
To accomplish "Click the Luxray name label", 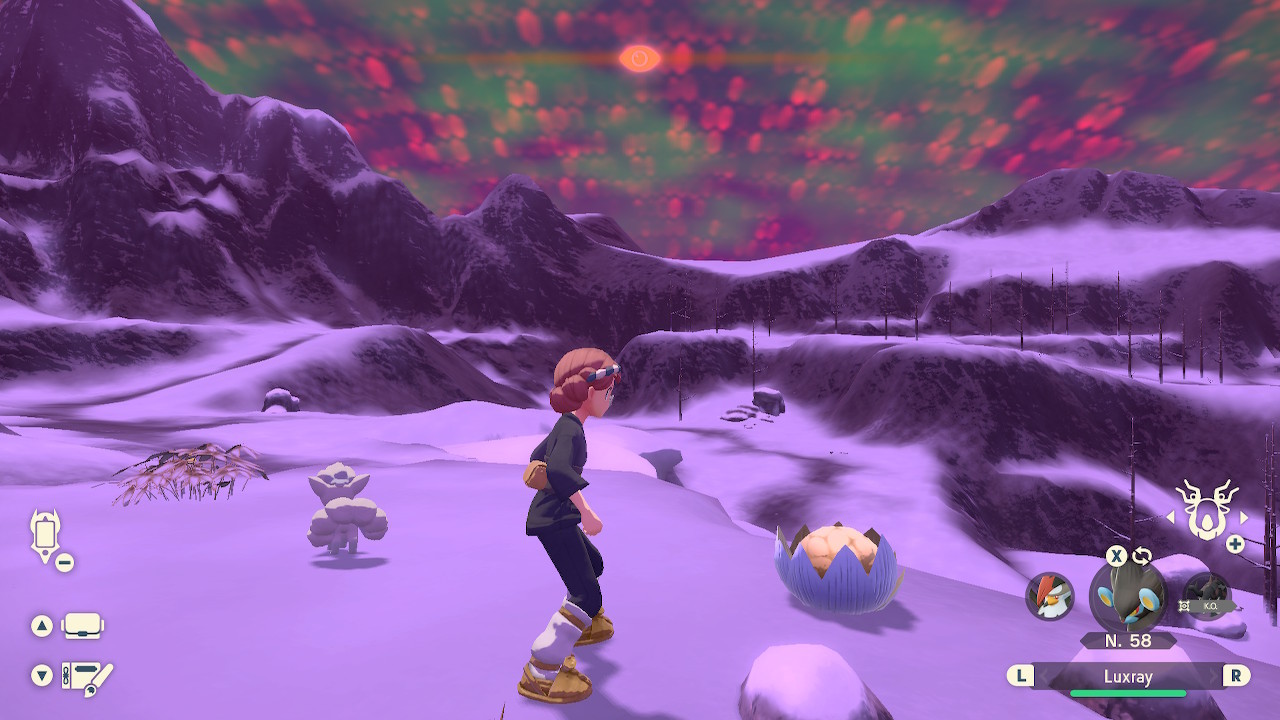I will pyautogui.click(x=1127, y=677).
